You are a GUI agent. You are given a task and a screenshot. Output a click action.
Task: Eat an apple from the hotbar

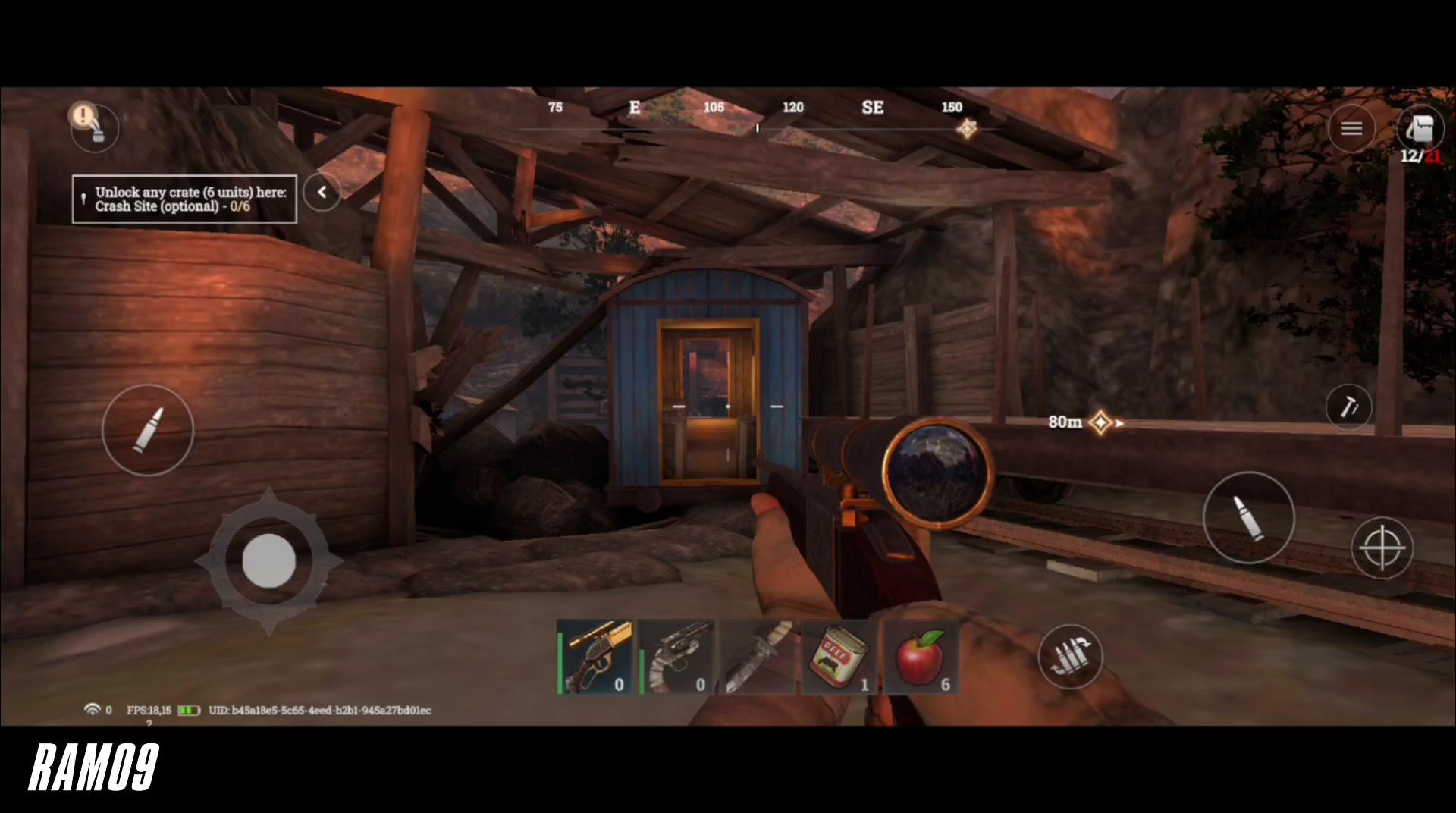pos(920,656)
